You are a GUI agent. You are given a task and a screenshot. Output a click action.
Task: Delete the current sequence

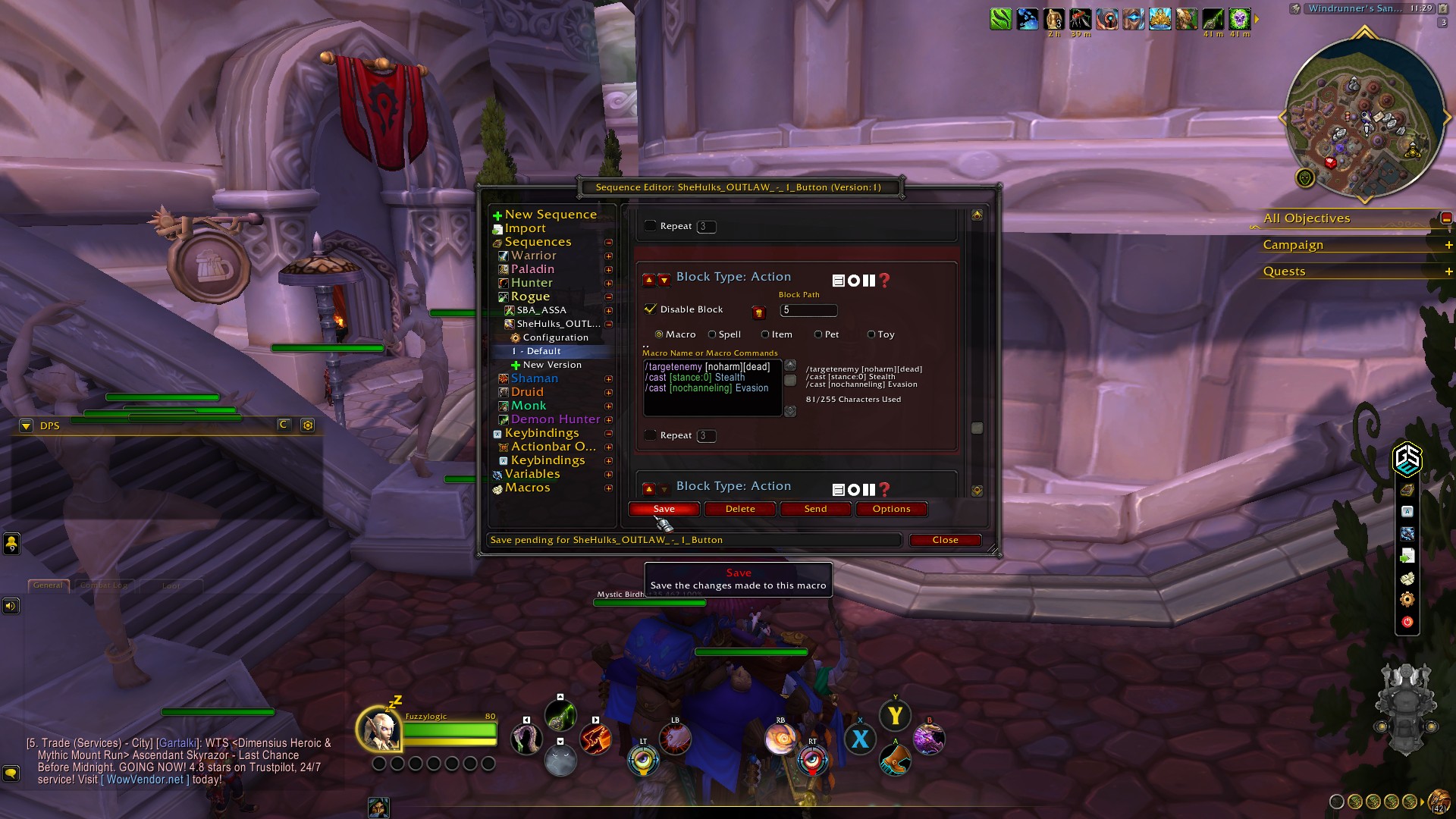point(739,509)
